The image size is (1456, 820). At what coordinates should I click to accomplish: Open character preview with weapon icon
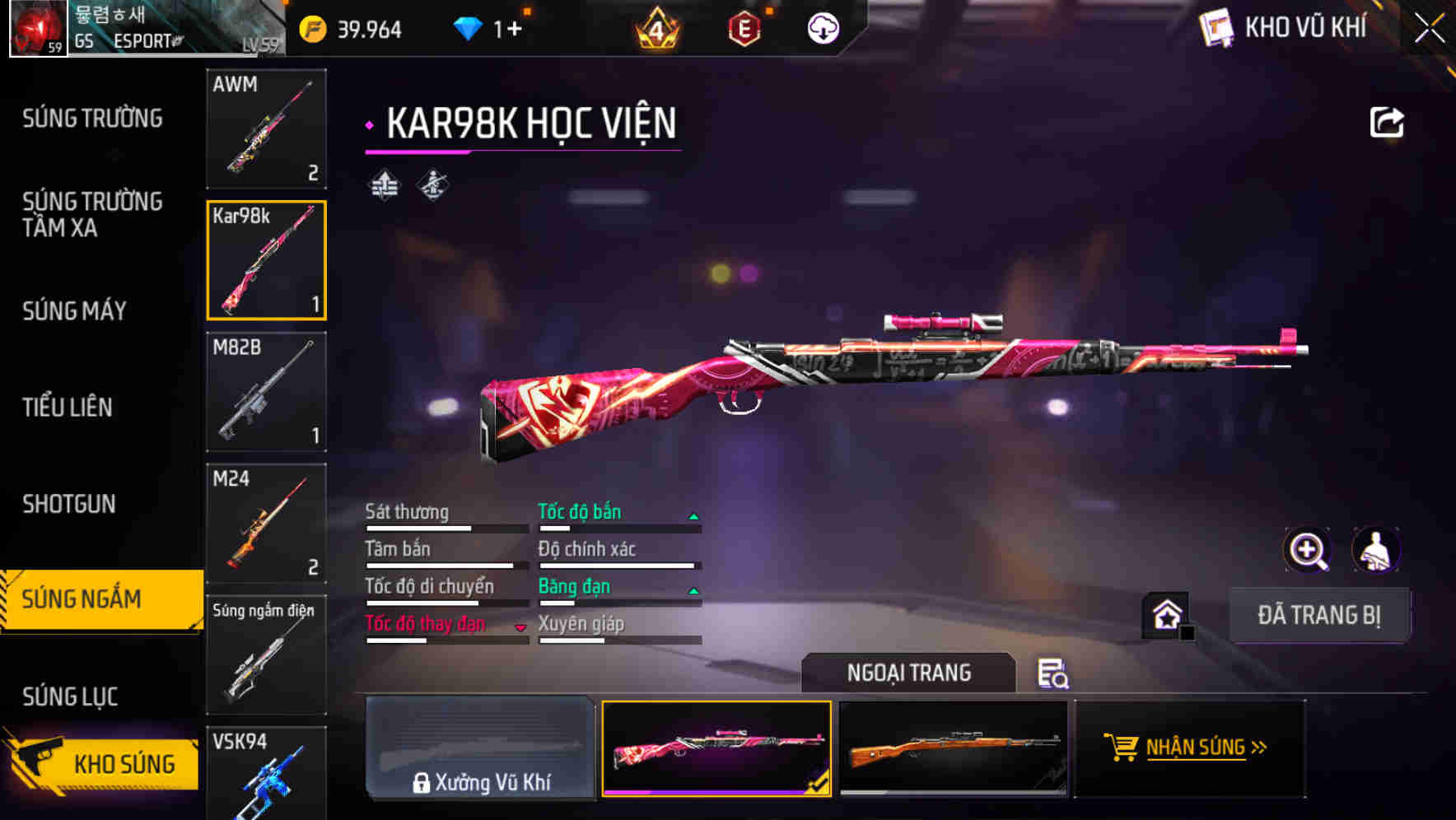(x=1374, y=550)
